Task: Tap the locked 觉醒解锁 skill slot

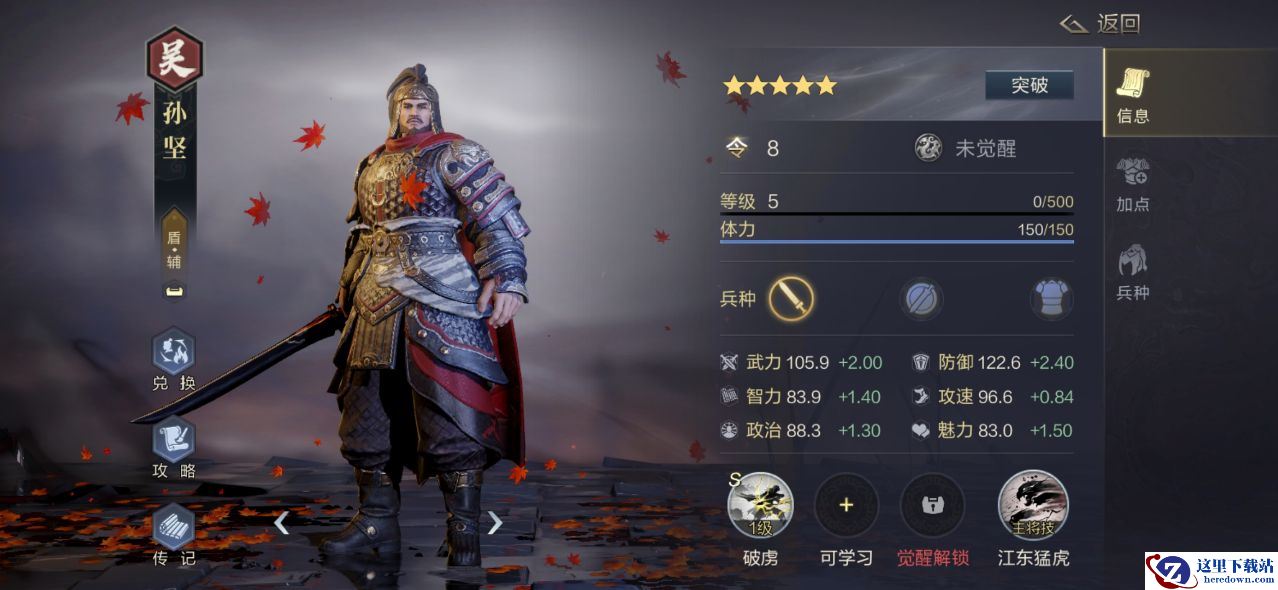Action: [932, 505]
